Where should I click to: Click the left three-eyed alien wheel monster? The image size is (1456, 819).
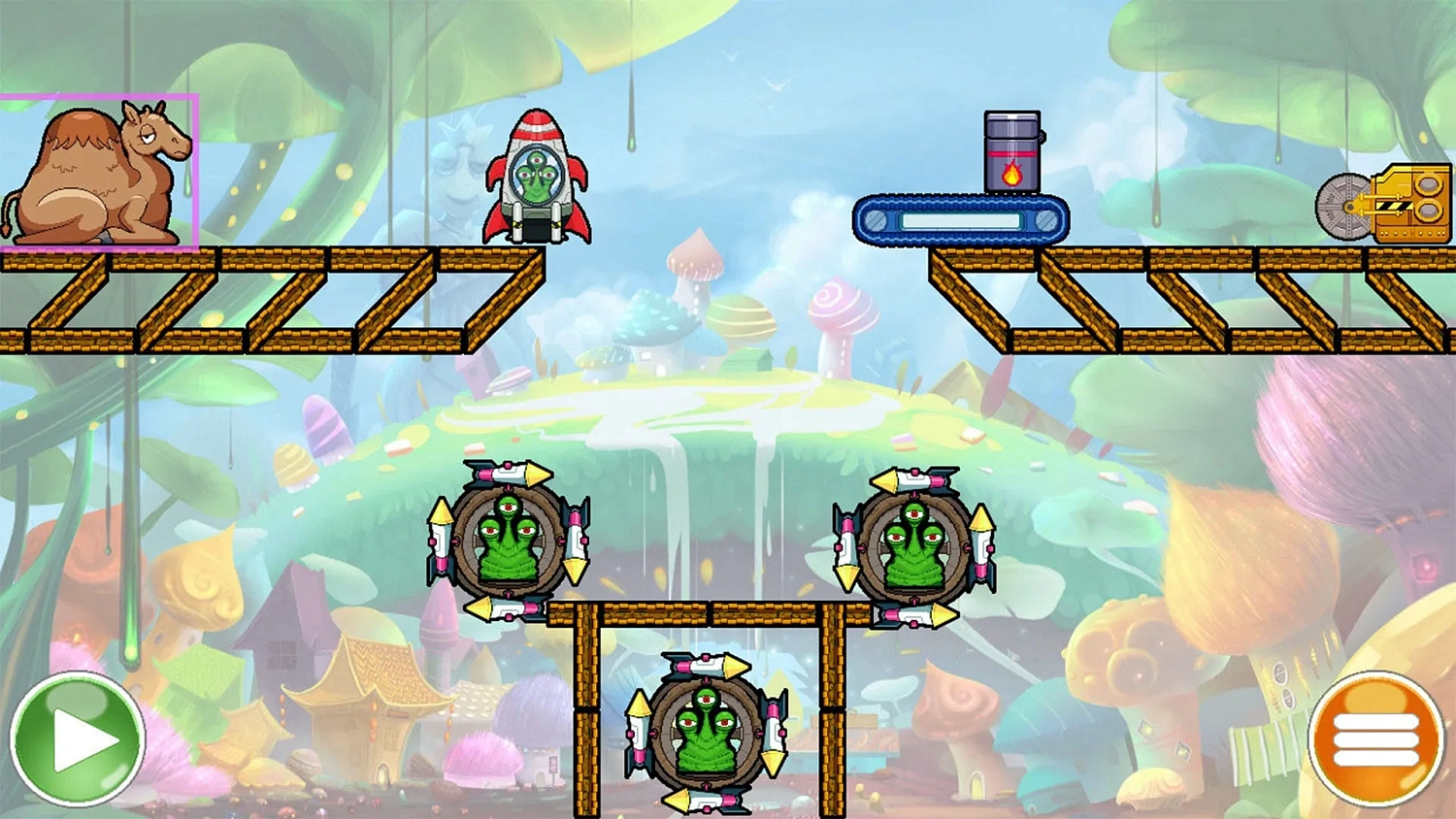[x=510, y=543]
